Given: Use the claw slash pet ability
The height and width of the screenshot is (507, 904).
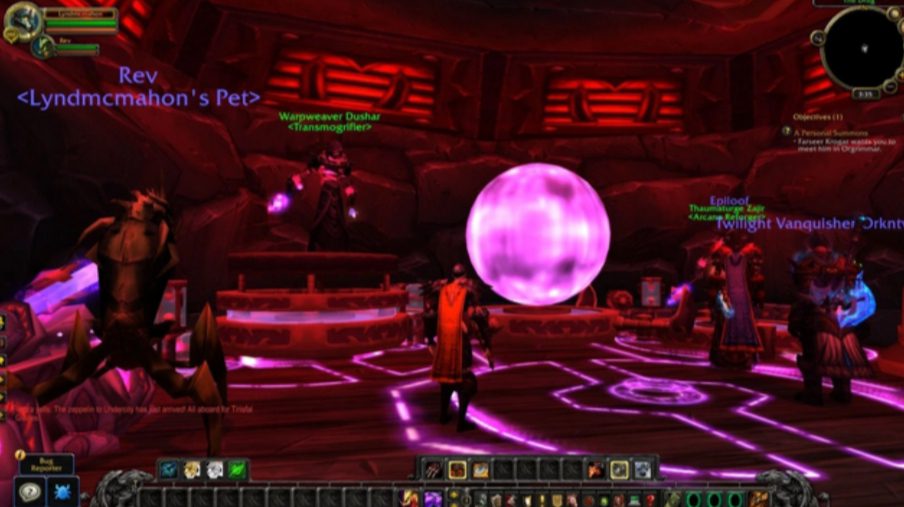Looking at the screenshot, I should (x=434, y=469).
